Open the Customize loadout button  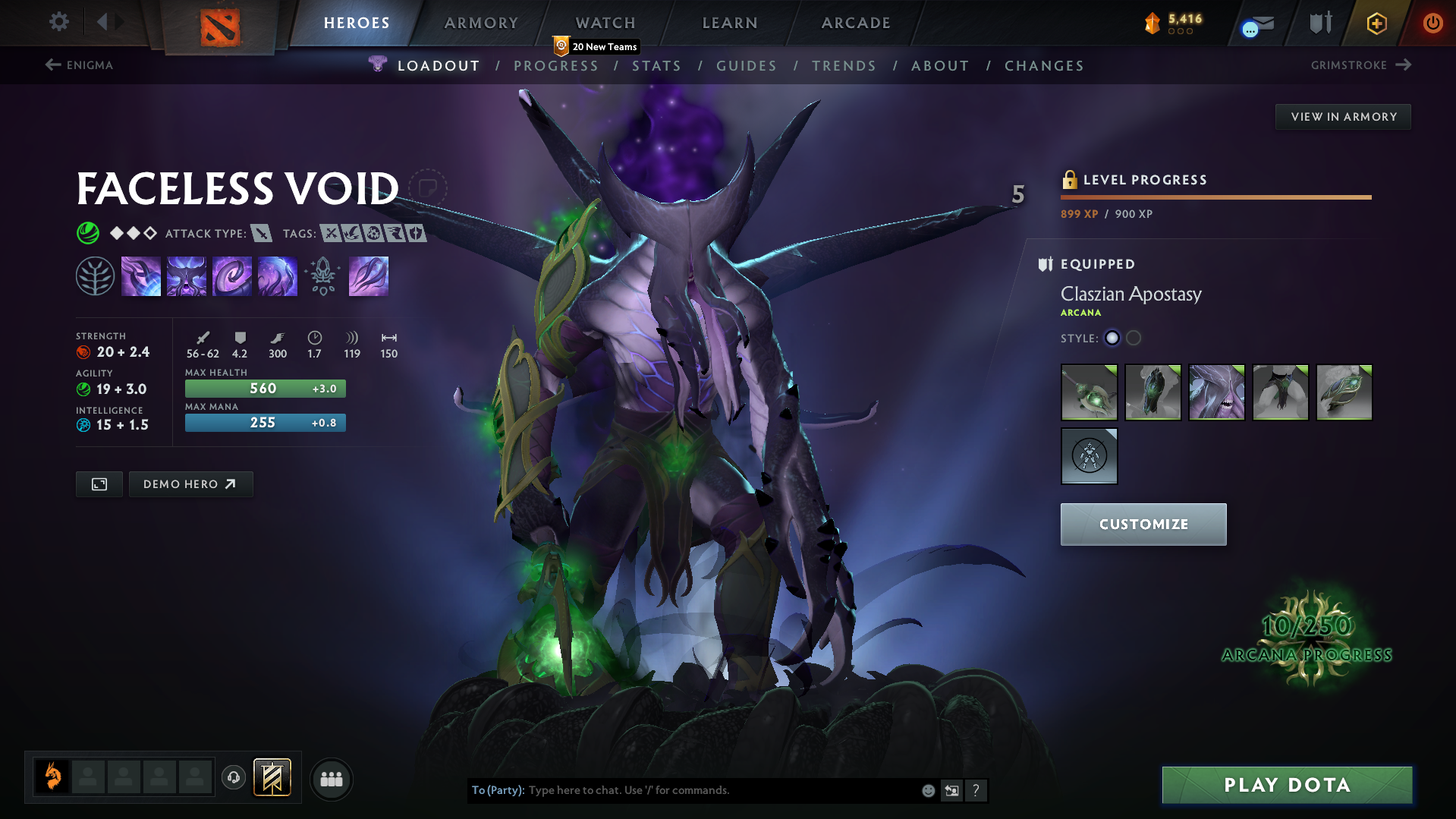pos(1143,524)
